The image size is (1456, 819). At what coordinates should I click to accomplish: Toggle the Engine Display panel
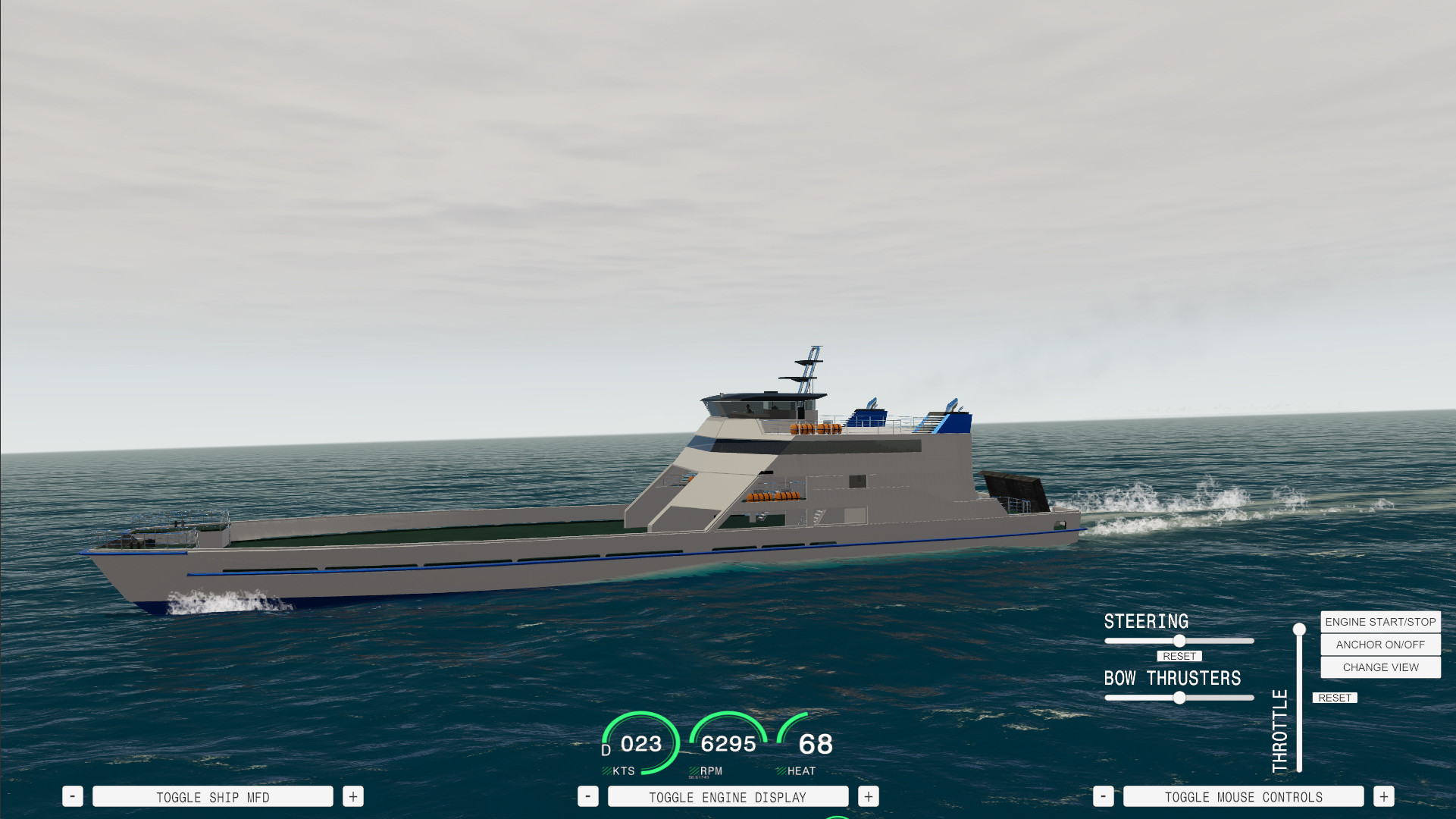click(728, 796)
